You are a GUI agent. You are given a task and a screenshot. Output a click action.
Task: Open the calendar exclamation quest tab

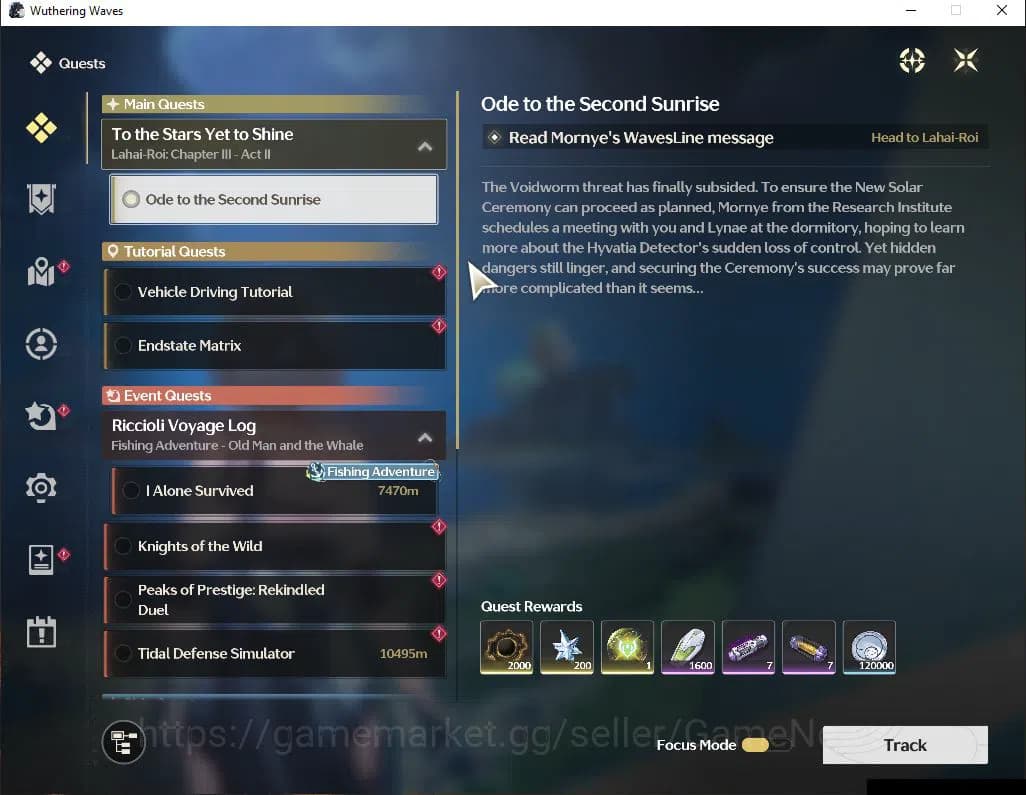41,632
